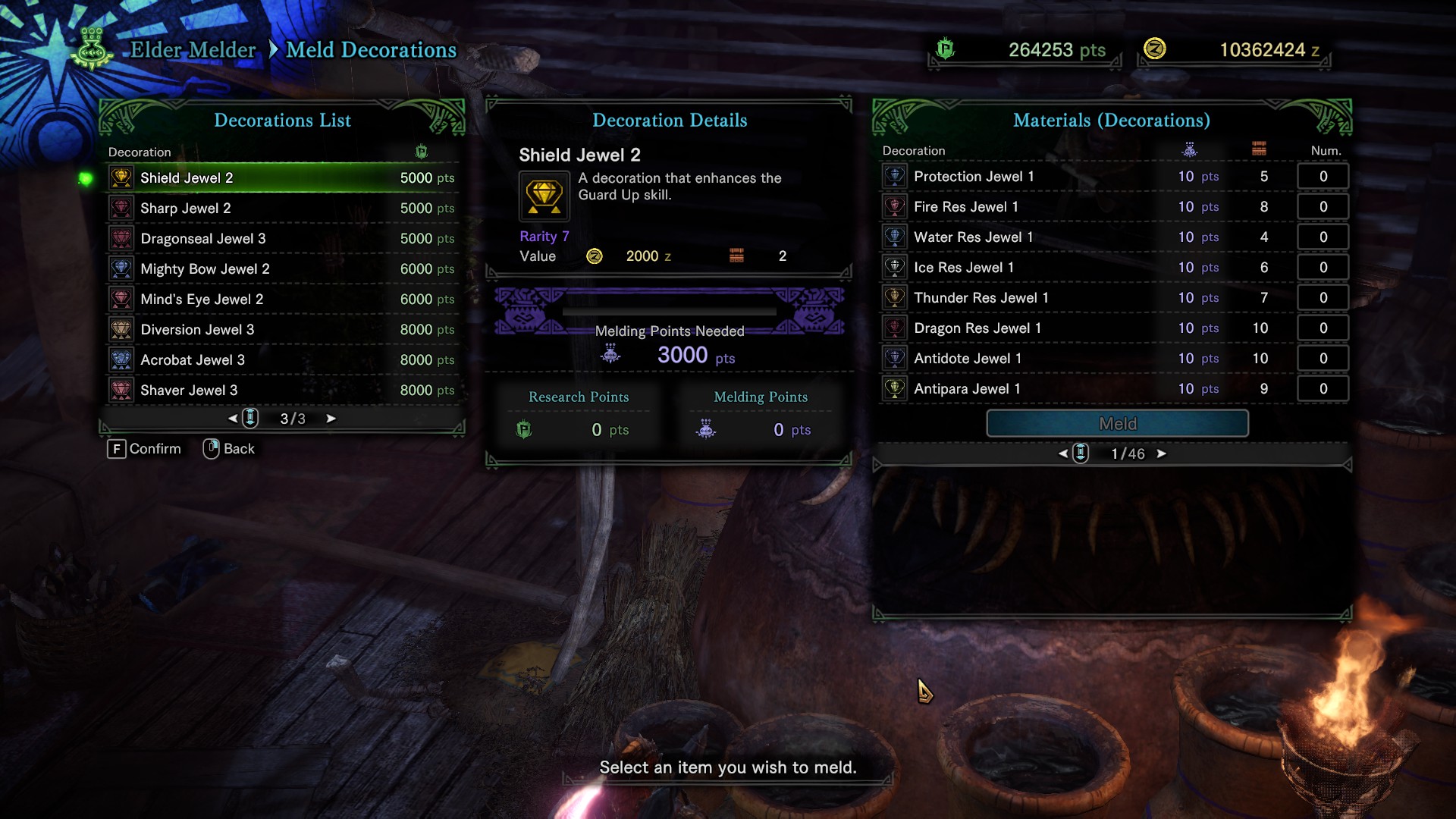
Task: Click the Num field for Protection Jewel 1
Action: click(1323, 176)
